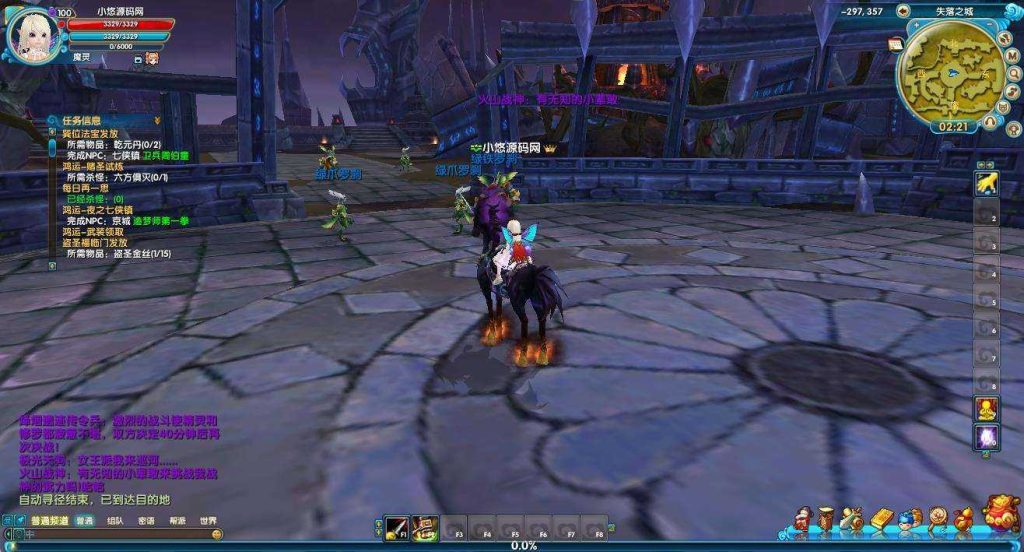Click the back arrow next to 失落之城
The image size is (1024, 552).
coord(903,11)
